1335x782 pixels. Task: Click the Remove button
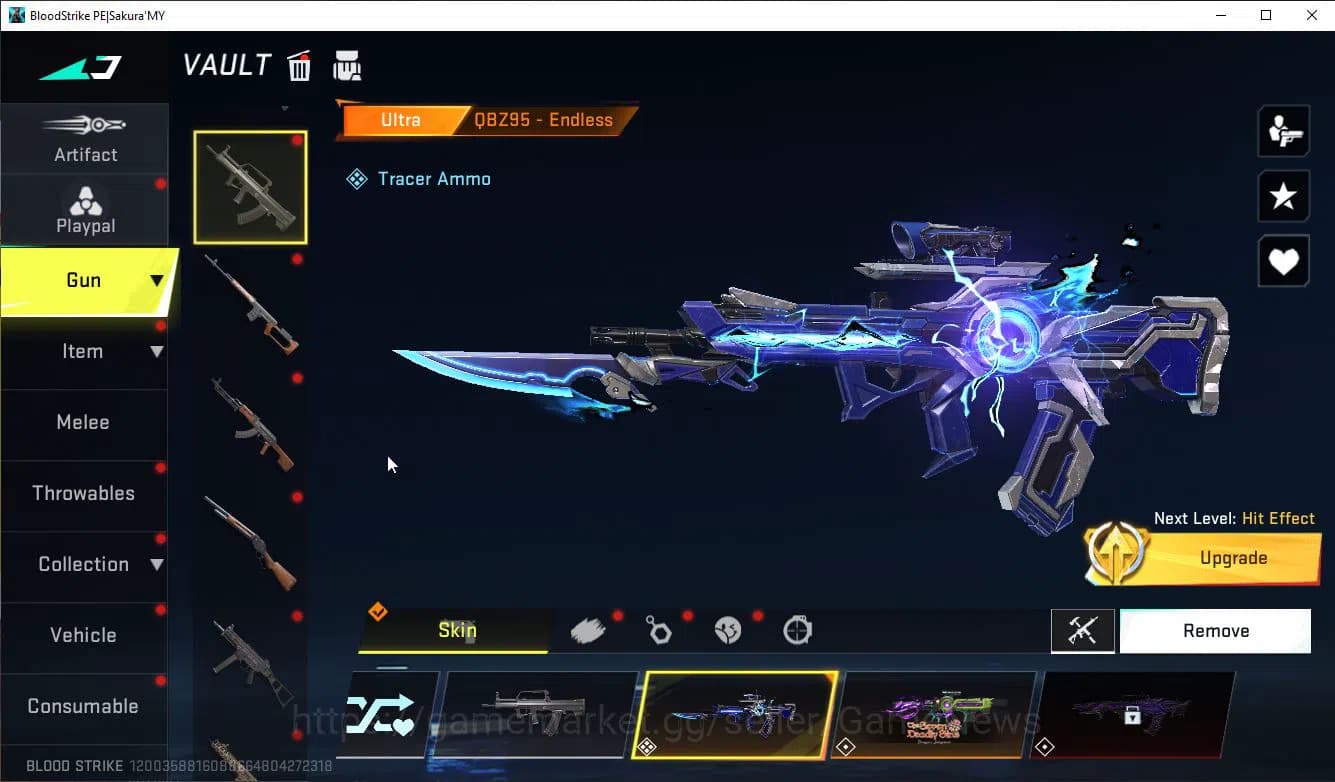[x=1215, y=630]
